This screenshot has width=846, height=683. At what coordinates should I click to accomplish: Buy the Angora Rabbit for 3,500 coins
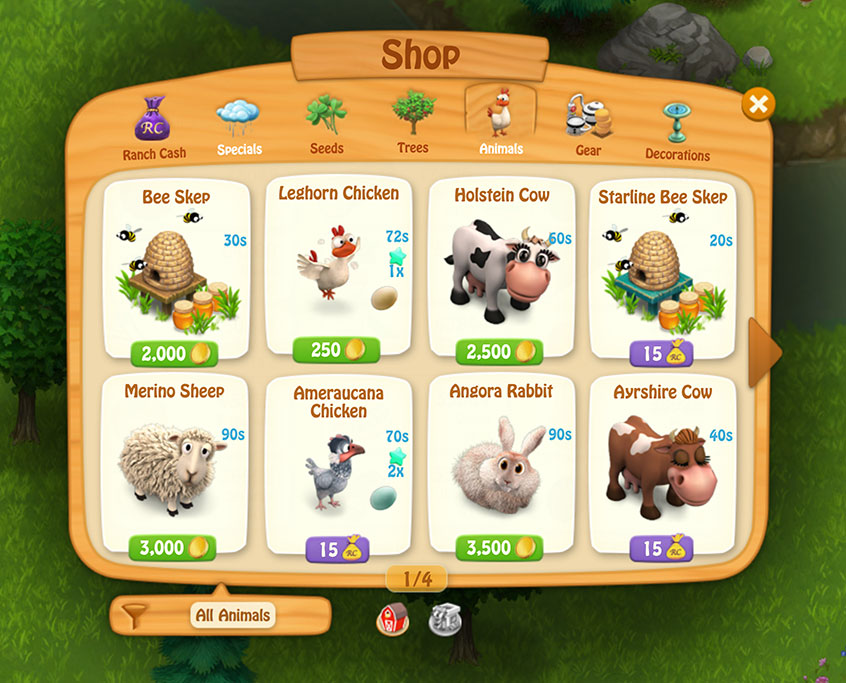point(499,548)
